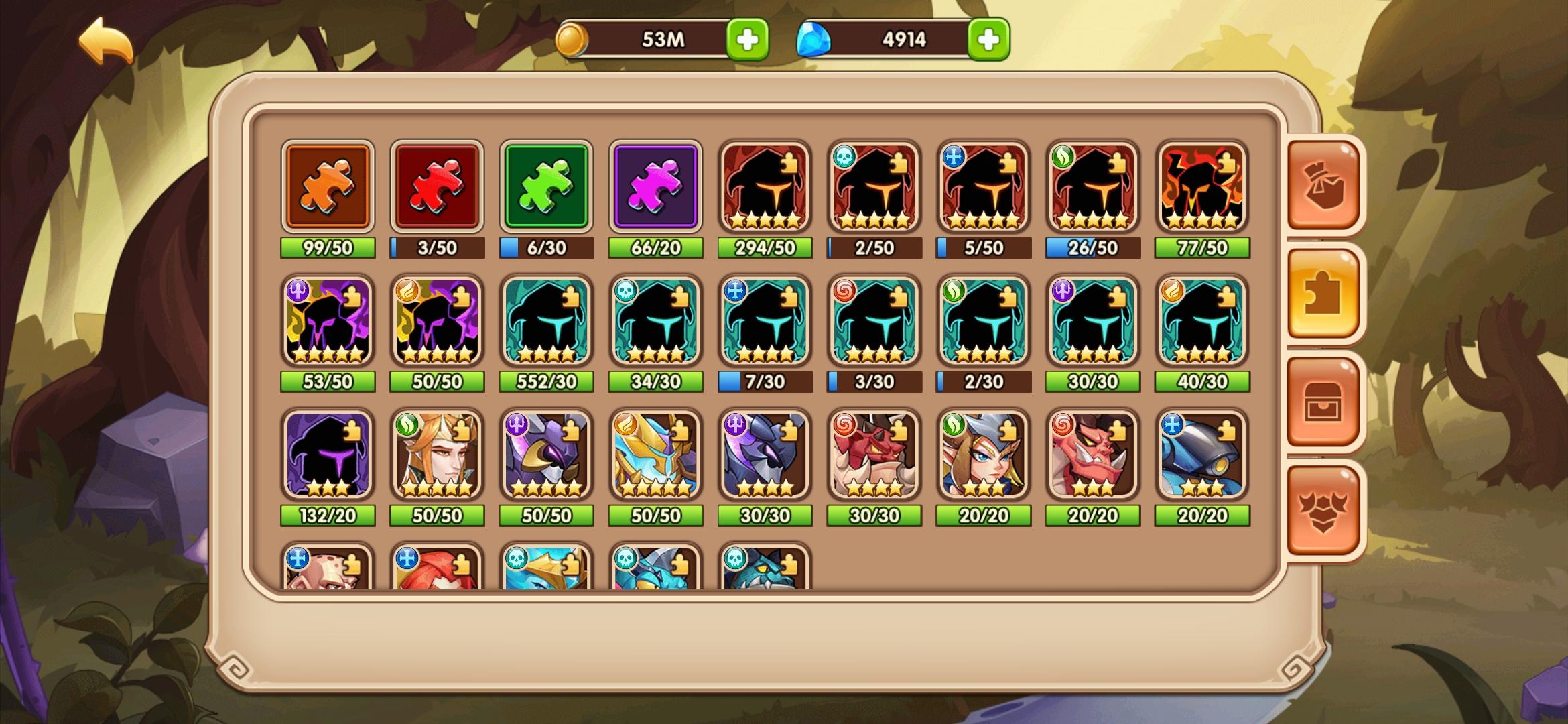Open the purple puzzle shard with 66/20 count
Viewport: 1568px width, 724px height.
point(655,187)
